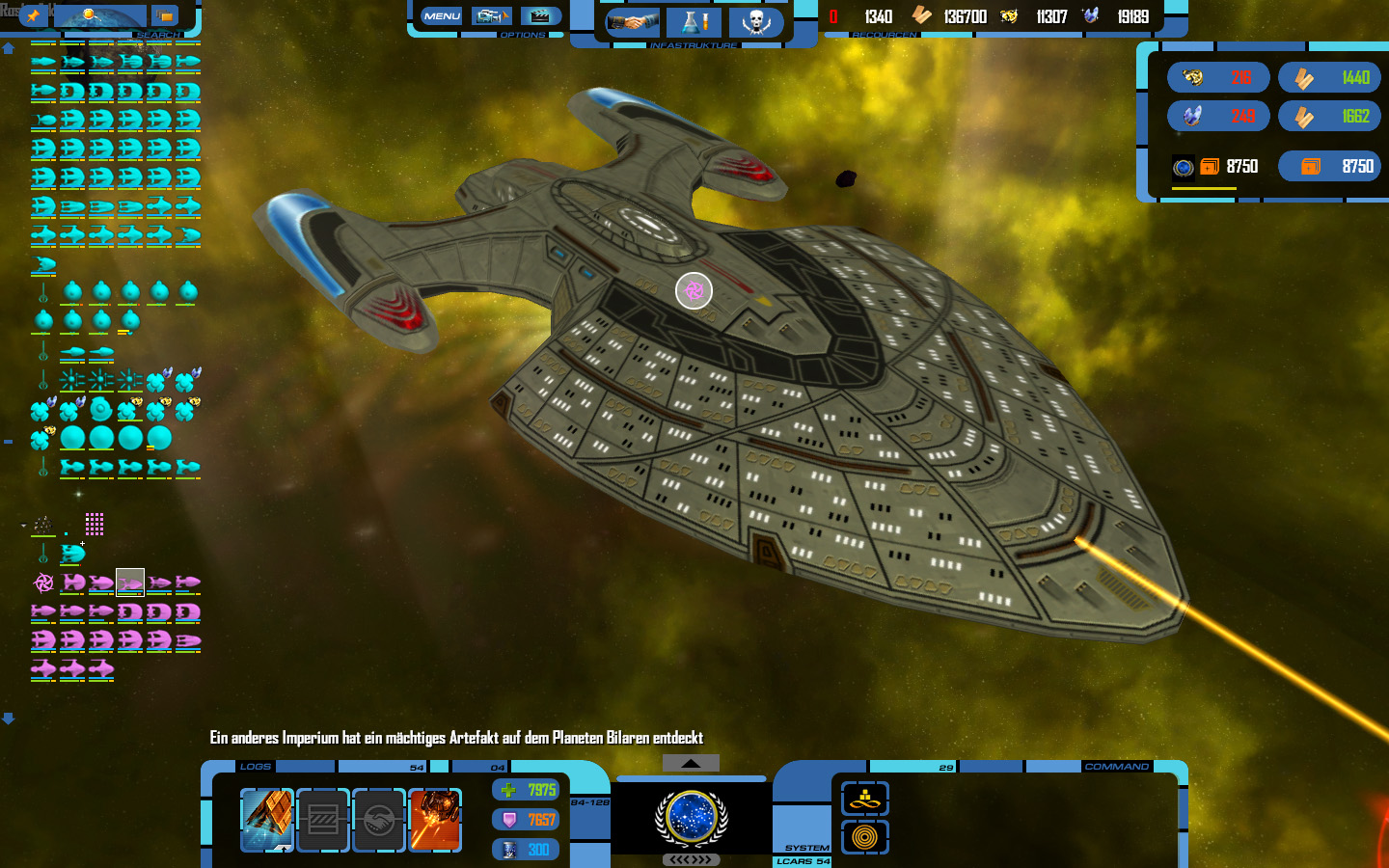
Task: Click the chevron arrows bar under the emblem
Action: click(x=691, y=859)
